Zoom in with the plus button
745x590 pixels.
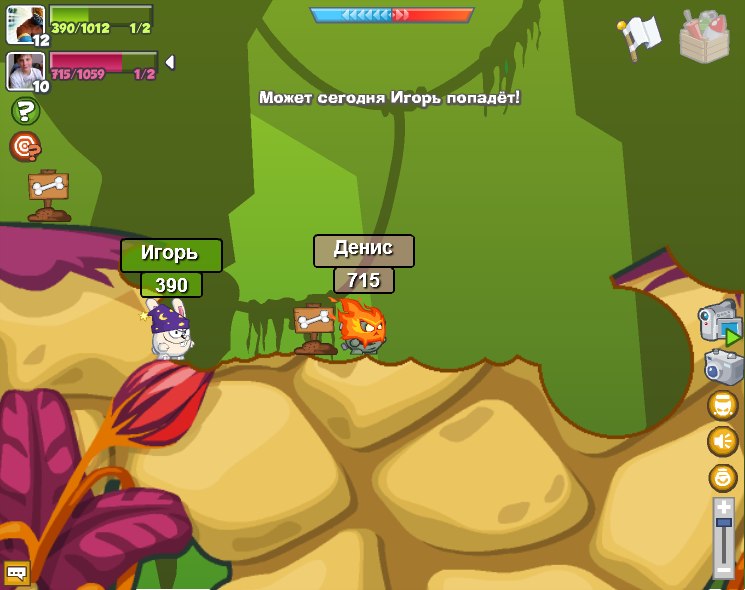tap(723, 508)
